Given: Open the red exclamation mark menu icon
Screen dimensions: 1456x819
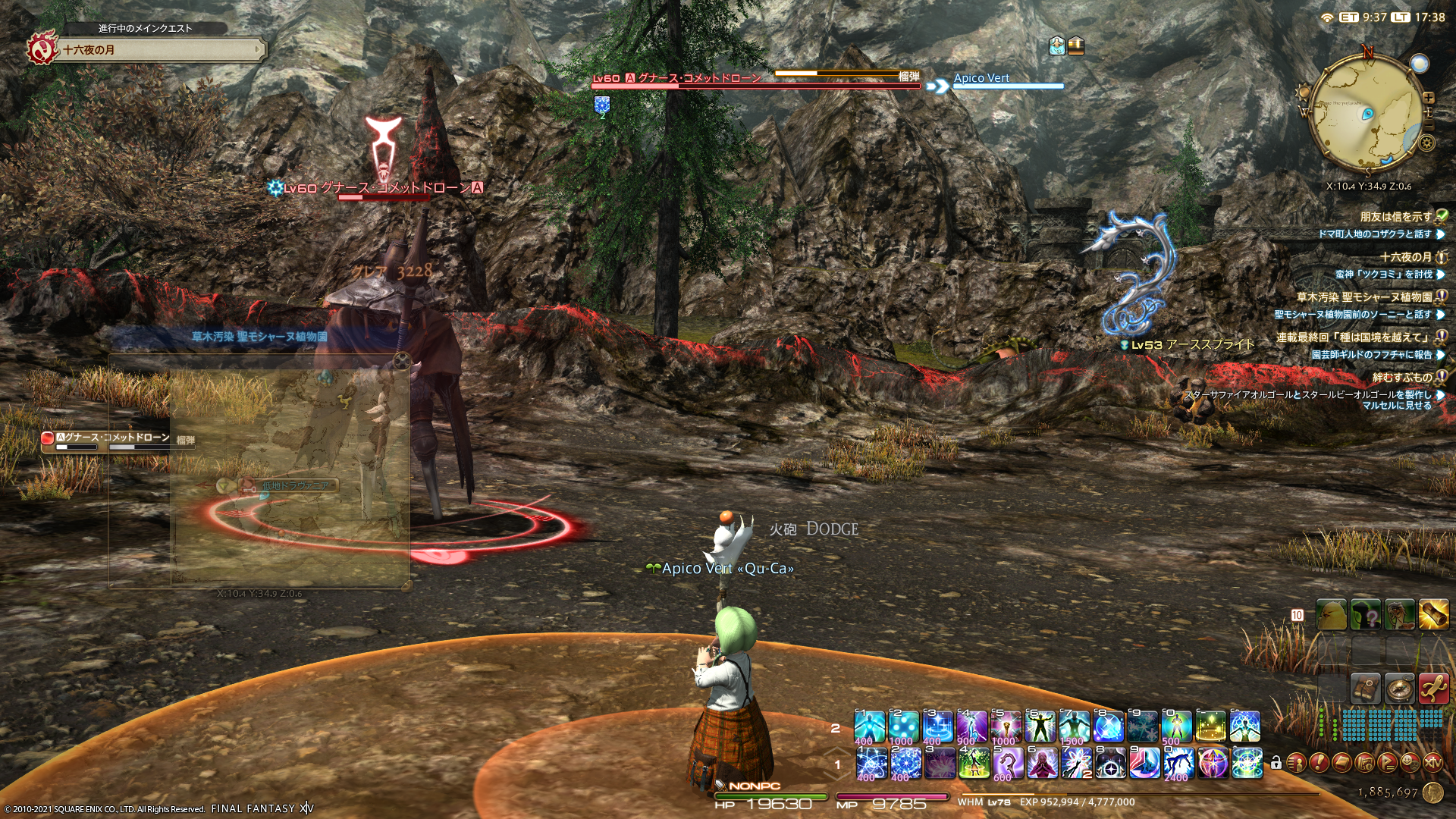Looking at the screenshot, I should pyautogui.click(x=1319, y=763).
